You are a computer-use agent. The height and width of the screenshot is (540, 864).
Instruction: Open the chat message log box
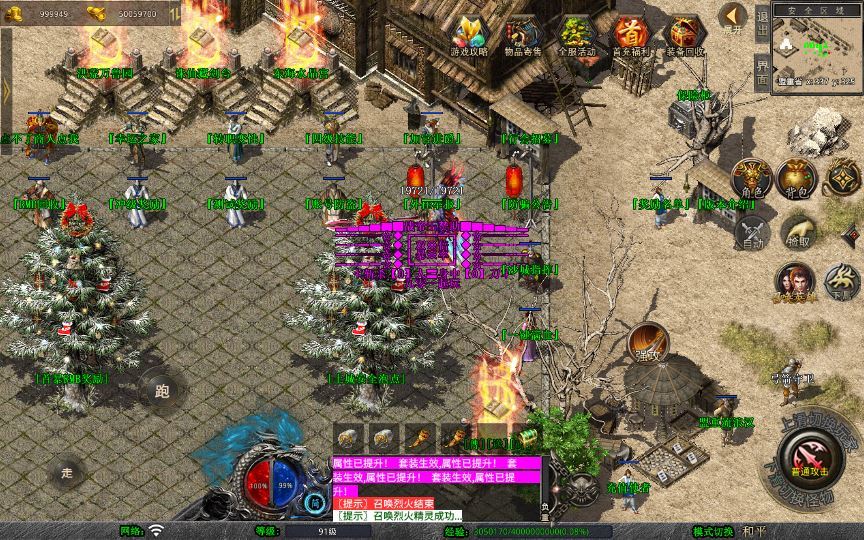(x=436, y=488)
